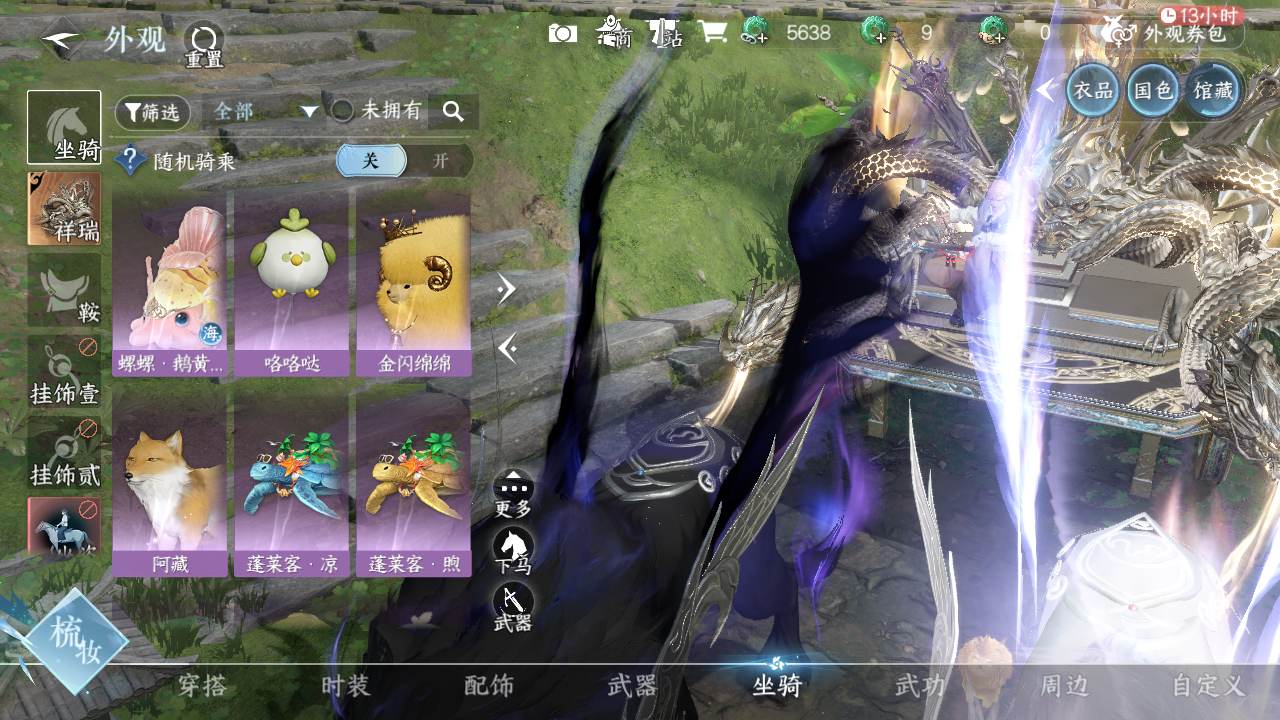The image size is (1280, 720).
Task: Pick the 蓬莱客·凉 blue turtle mount
Action: 291,485
